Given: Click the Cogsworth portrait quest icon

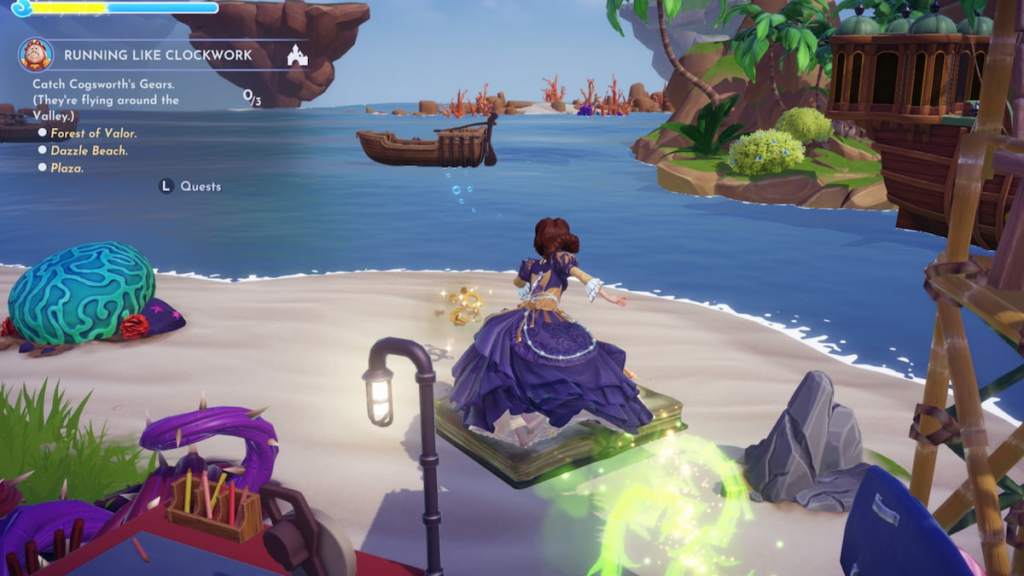Looking at the screenshot, I should [35, 54].
